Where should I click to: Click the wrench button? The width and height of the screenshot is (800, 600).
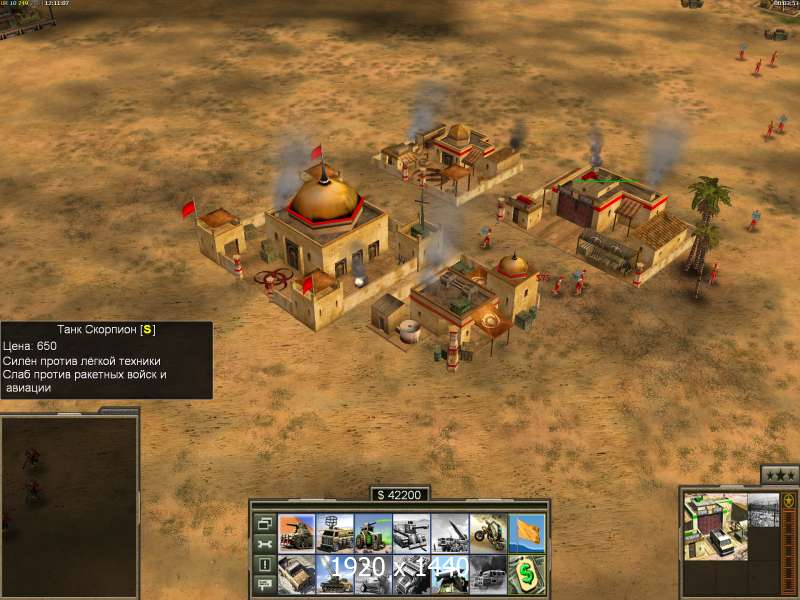tap(264, 543)
